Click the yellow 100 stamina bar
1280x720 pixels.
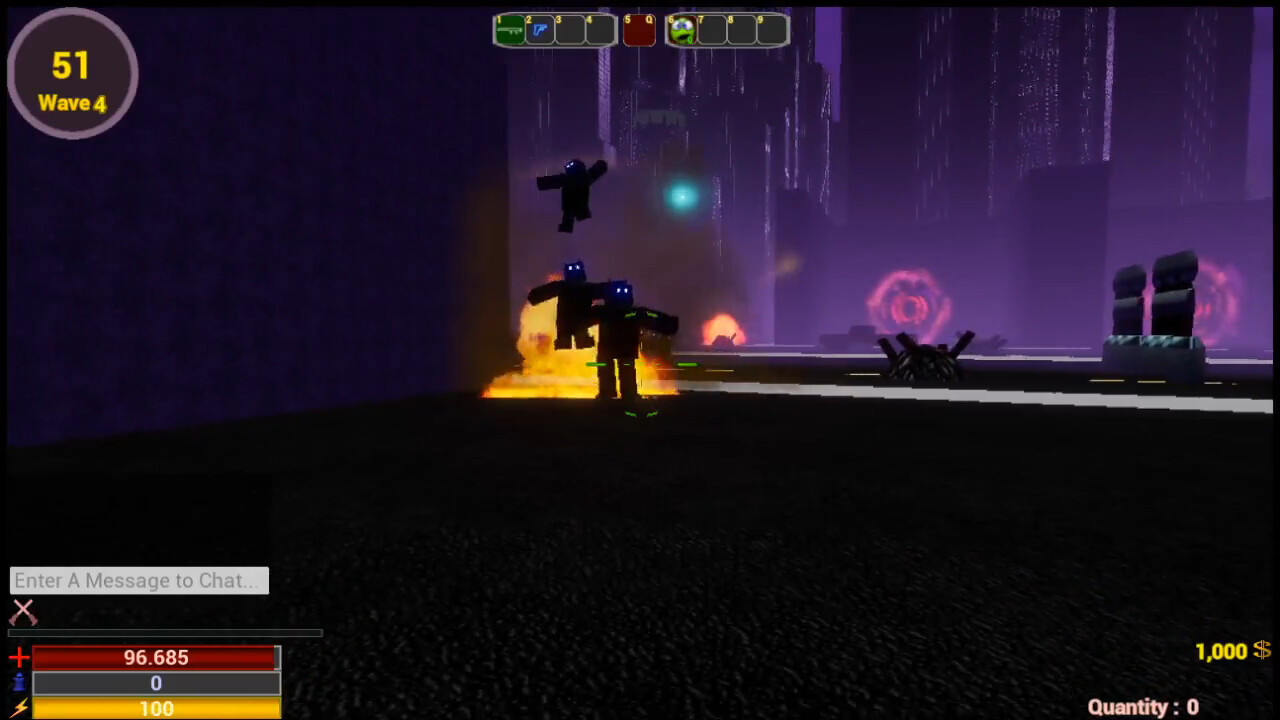pyautogui.click(x=156, y=709)
